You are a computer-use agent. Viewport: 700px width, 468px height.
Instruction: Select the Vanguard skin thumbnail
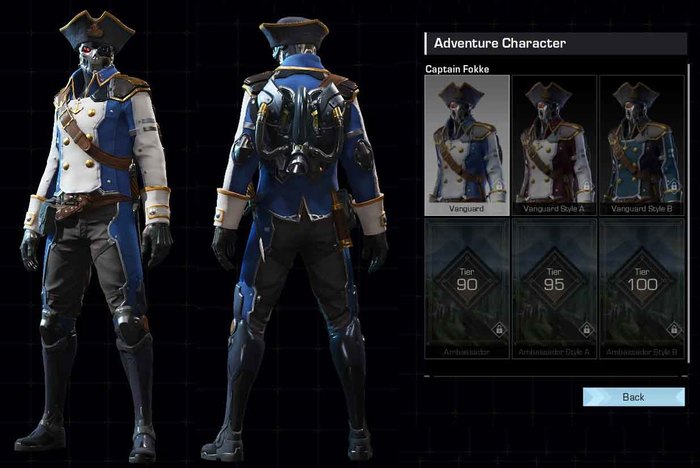pos(467,145)
